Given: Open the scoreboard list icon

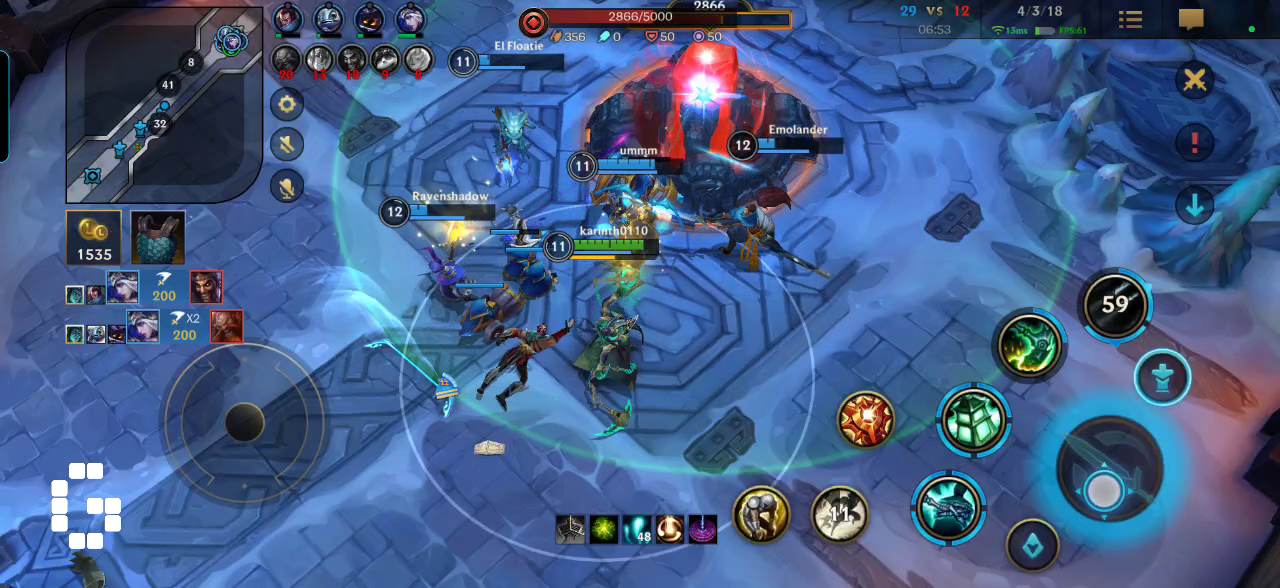Looking at the screenshot, I should click(x=1130, y=19).
